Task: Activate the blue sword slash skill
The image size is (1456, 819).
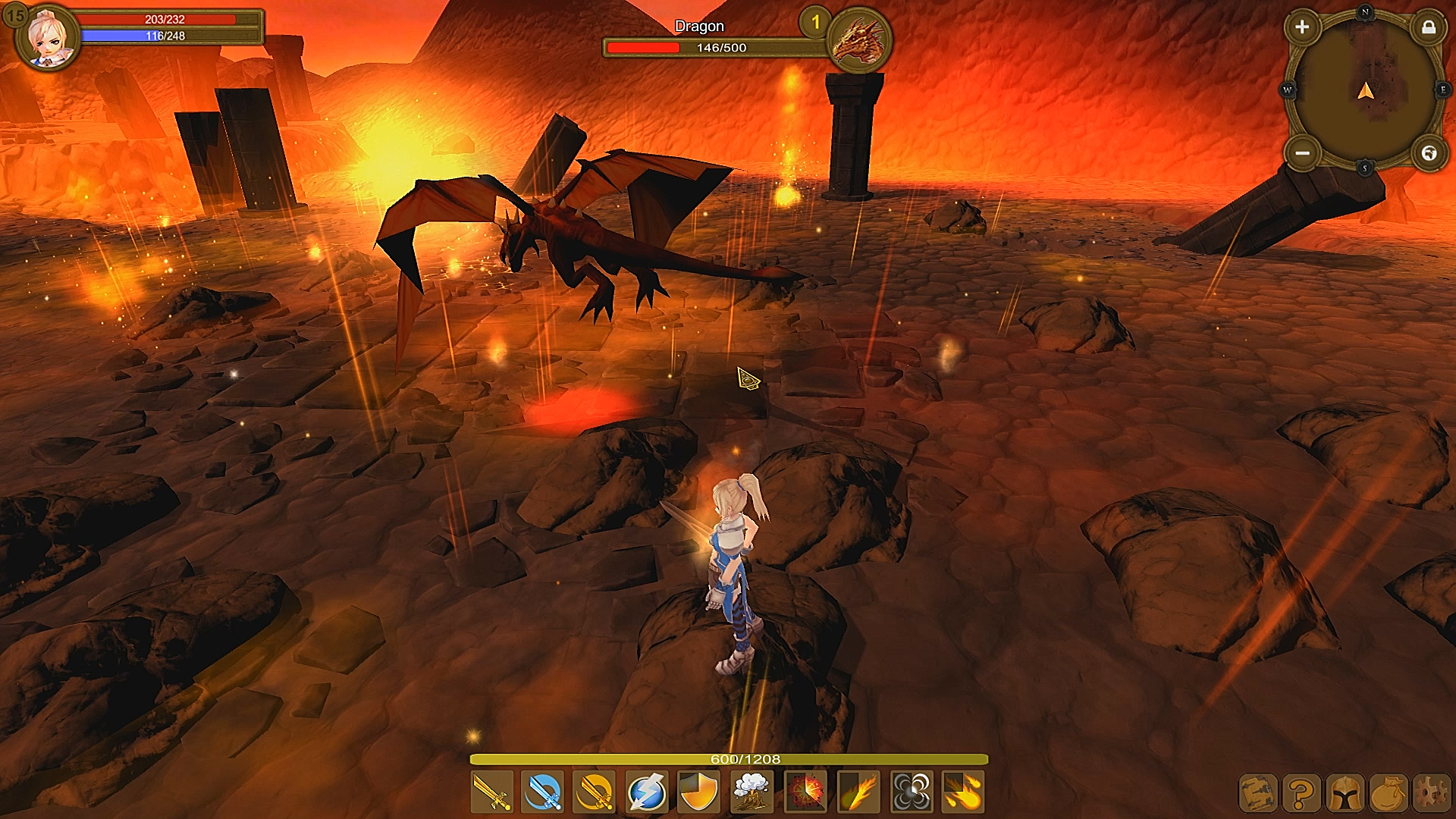Action: (x=544, y=792)
